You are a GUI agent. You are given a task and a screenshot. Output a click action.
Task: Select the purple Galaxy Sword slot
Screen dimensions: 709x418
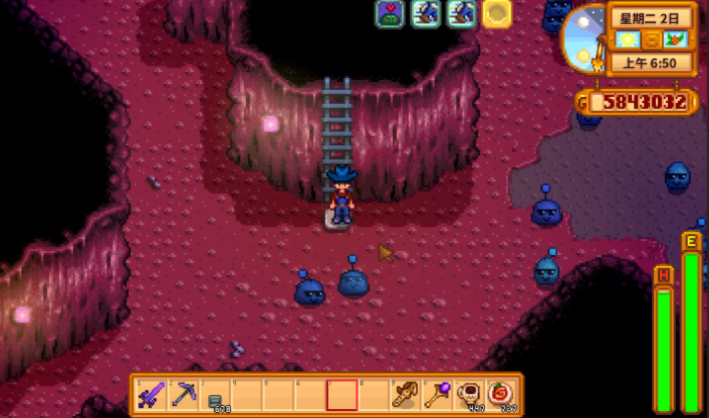[153, 394]
